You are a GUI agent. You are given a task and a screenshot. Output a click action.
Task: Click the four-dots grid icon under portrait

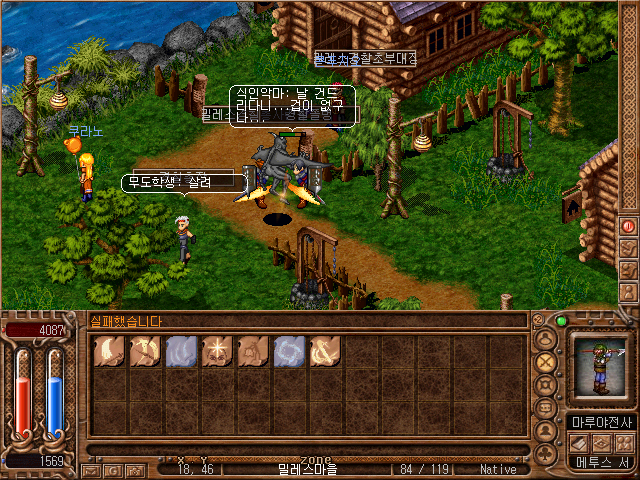click(625, 442)
